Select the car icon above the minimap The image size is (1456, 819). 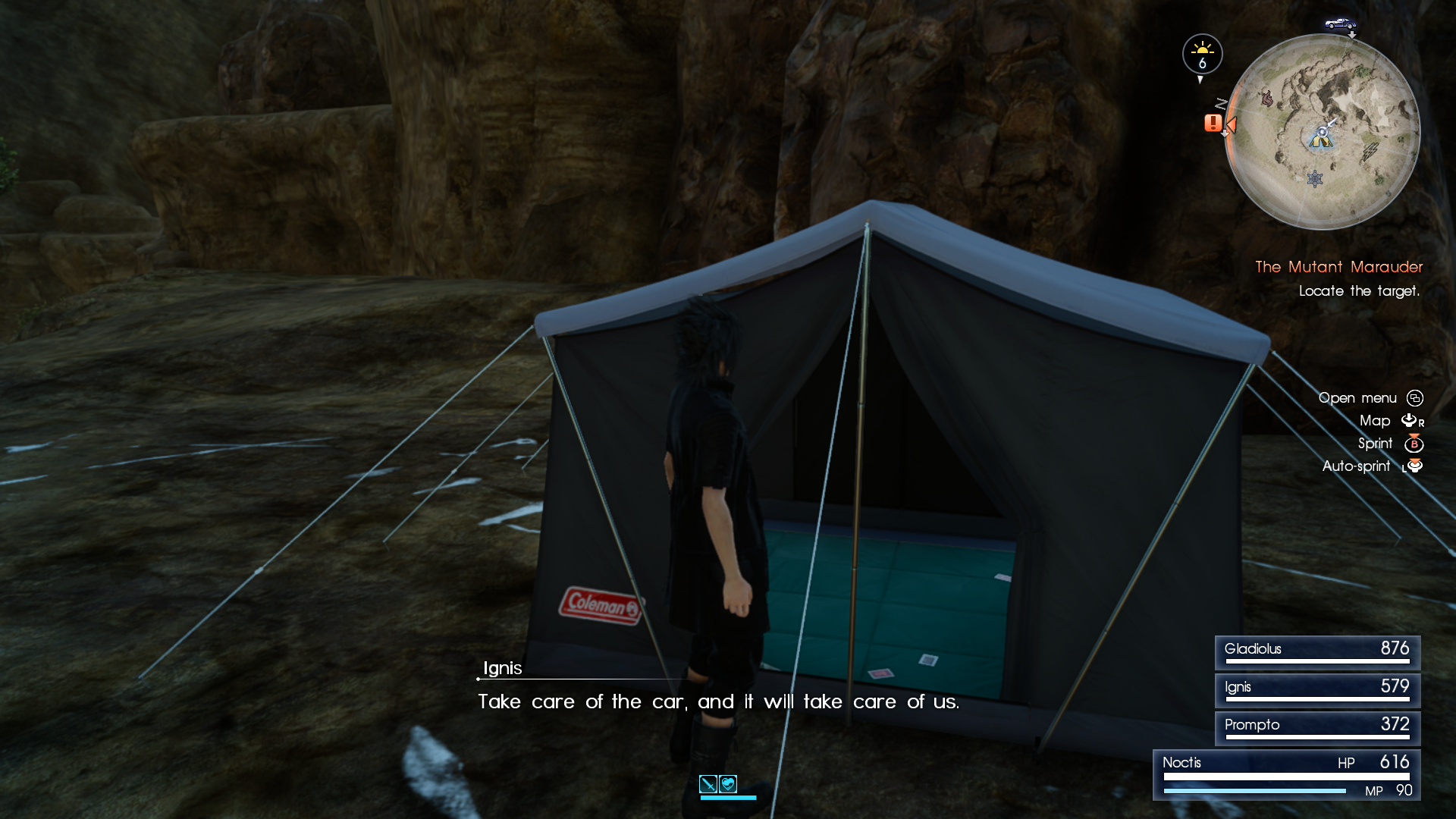point(1340,24)
